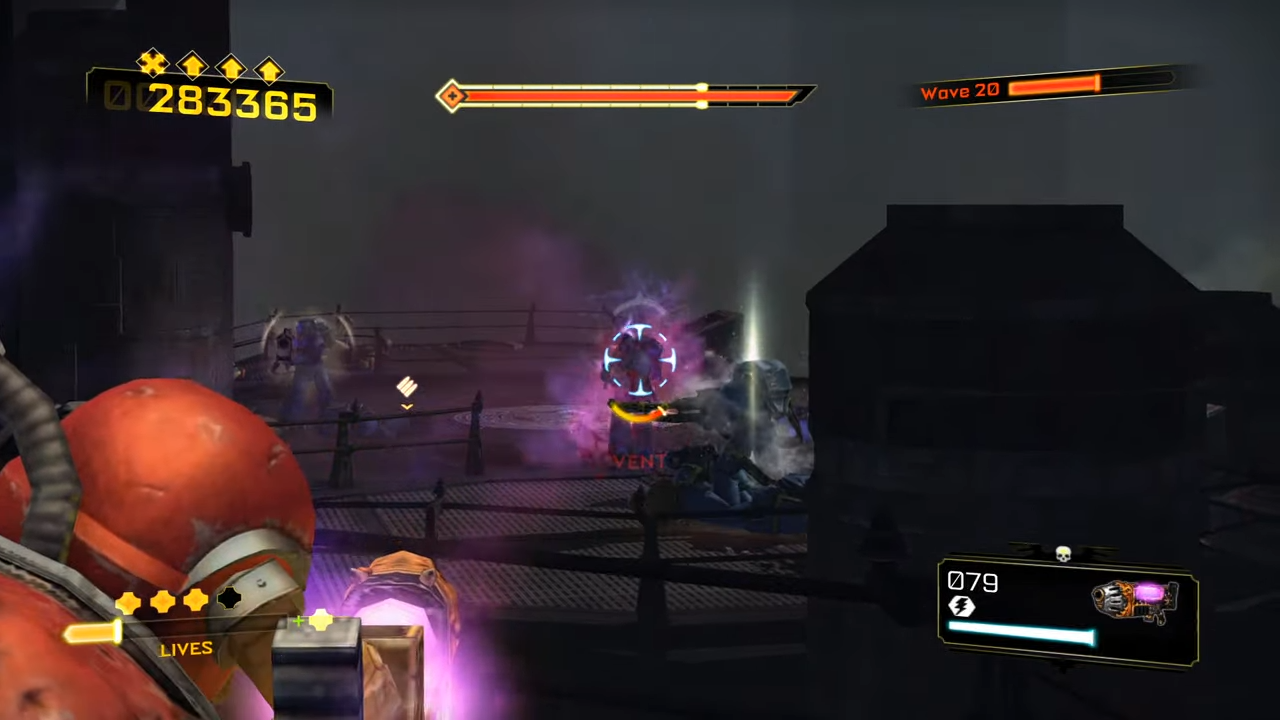
Task: Toggle the first filled life star above LIVES
Action: [x=127, y=600]
